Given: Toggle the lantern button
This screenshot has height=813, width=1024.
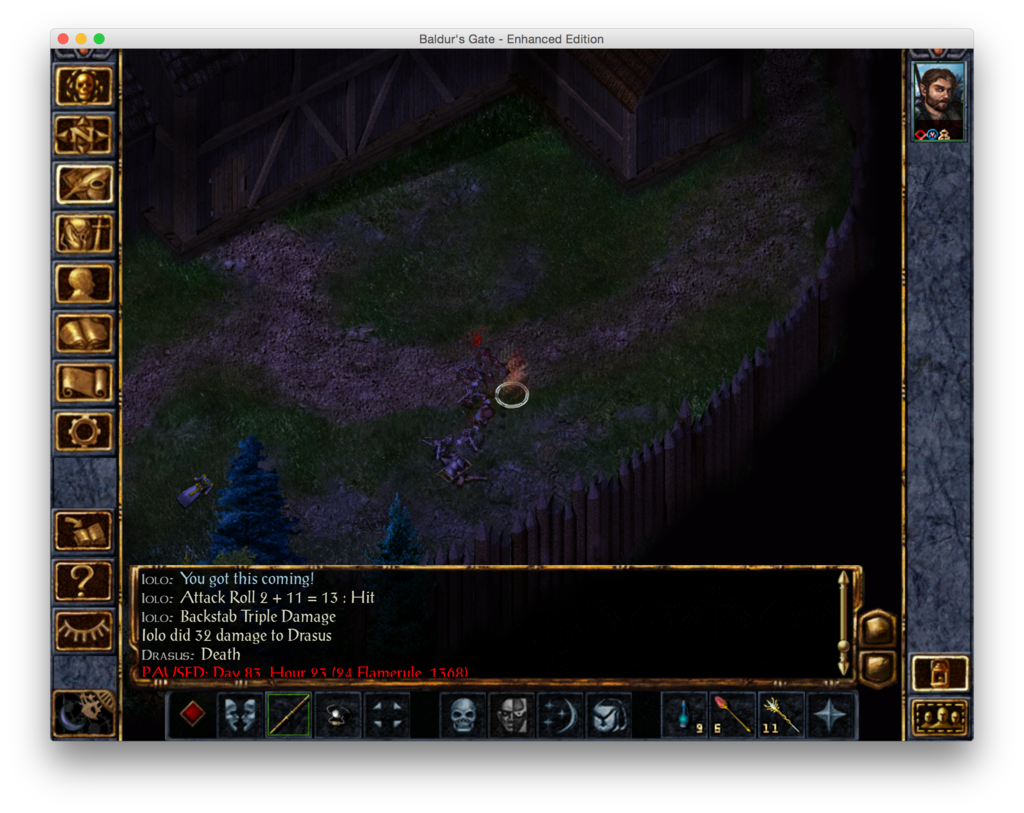Looking at the screenshot, I should coord(940,671).
